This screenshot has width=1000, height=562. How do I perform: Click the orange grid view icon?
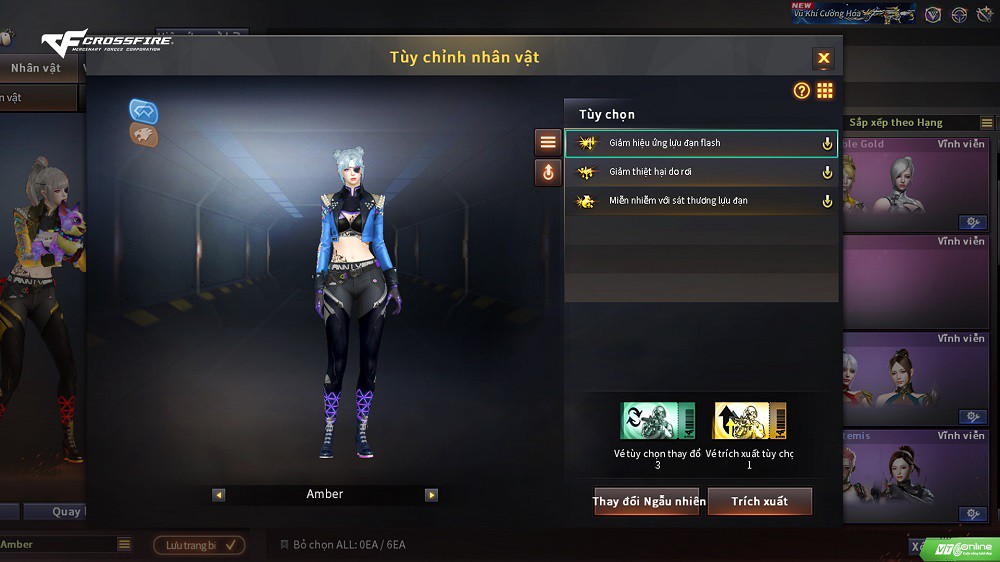[825, 91]
